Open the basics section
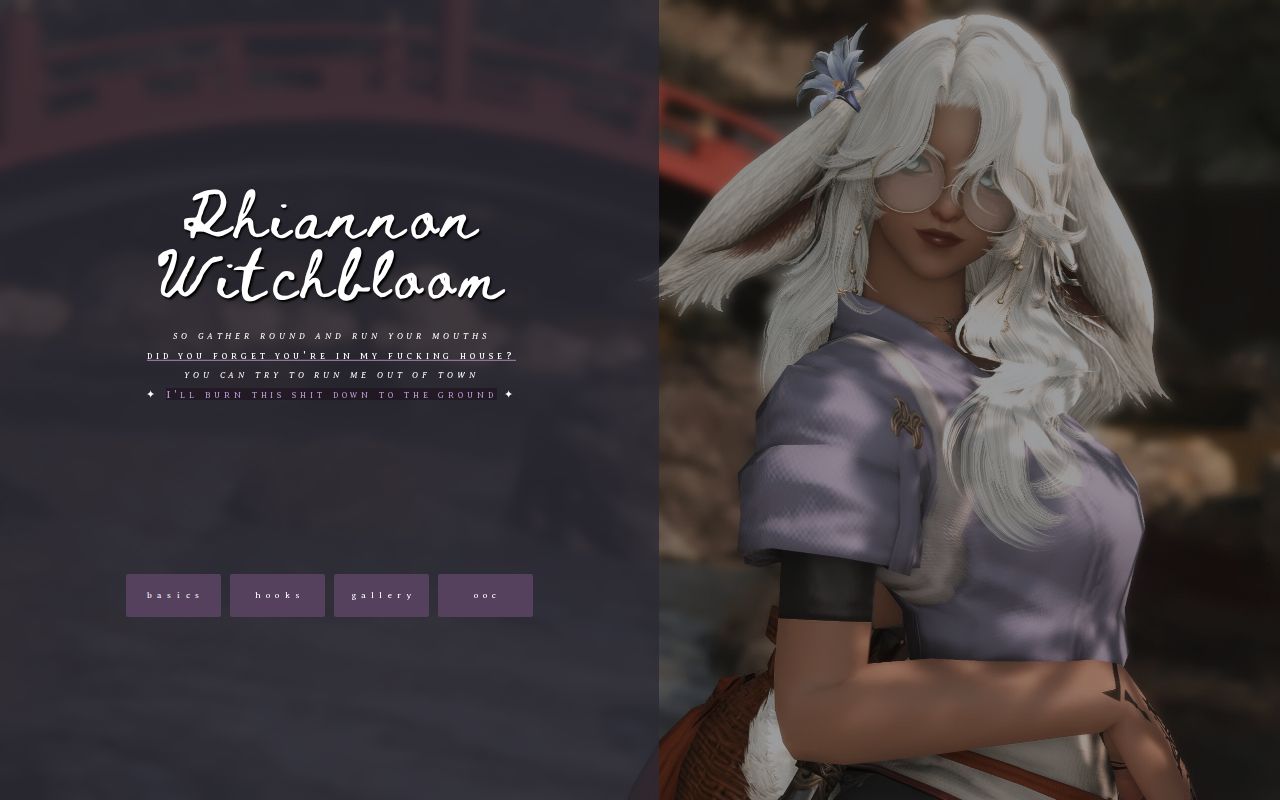 click(173, 595)
